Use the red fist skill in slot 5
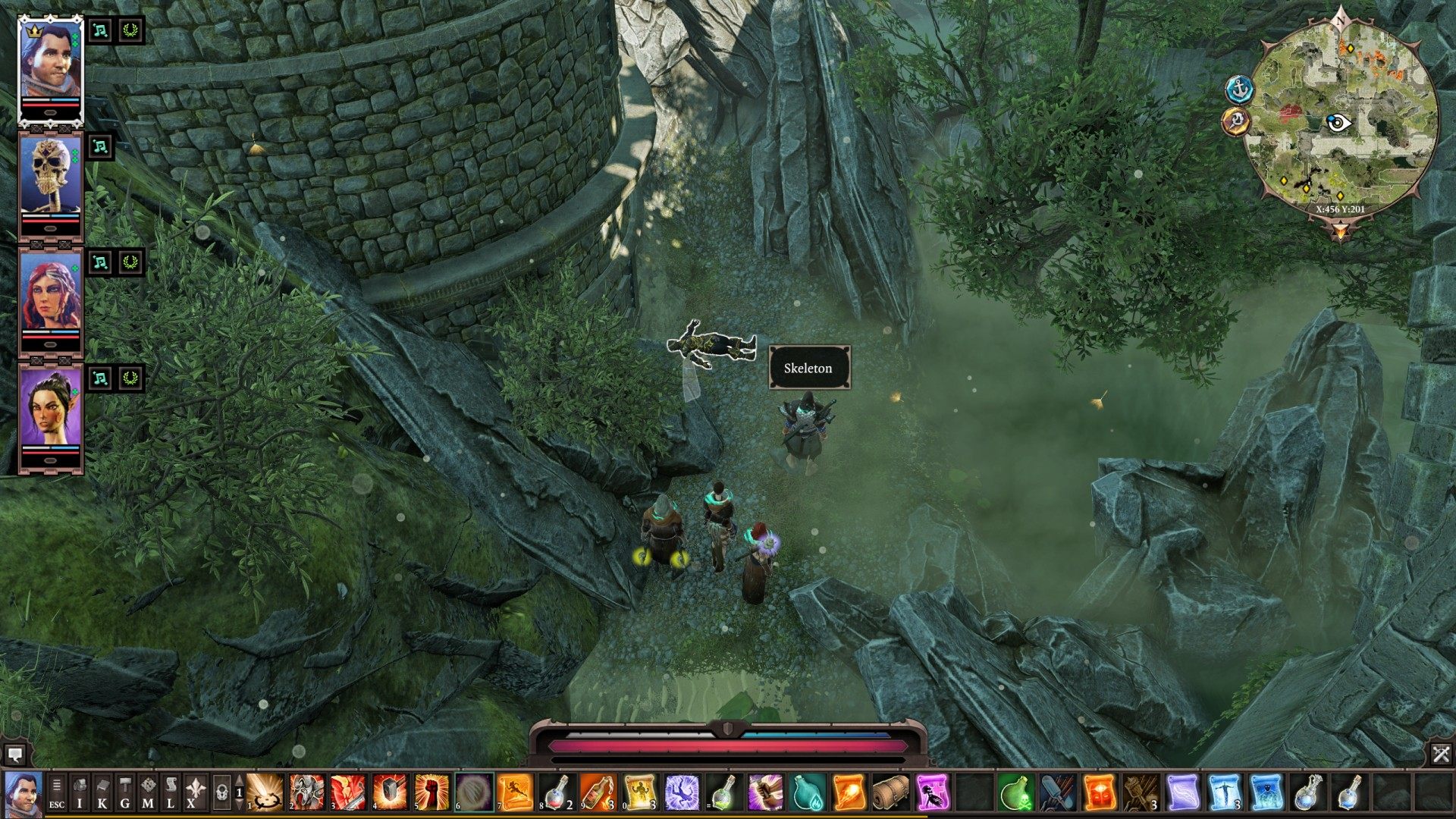Screen dimensions: 1456x819 (x=431, y=792)
